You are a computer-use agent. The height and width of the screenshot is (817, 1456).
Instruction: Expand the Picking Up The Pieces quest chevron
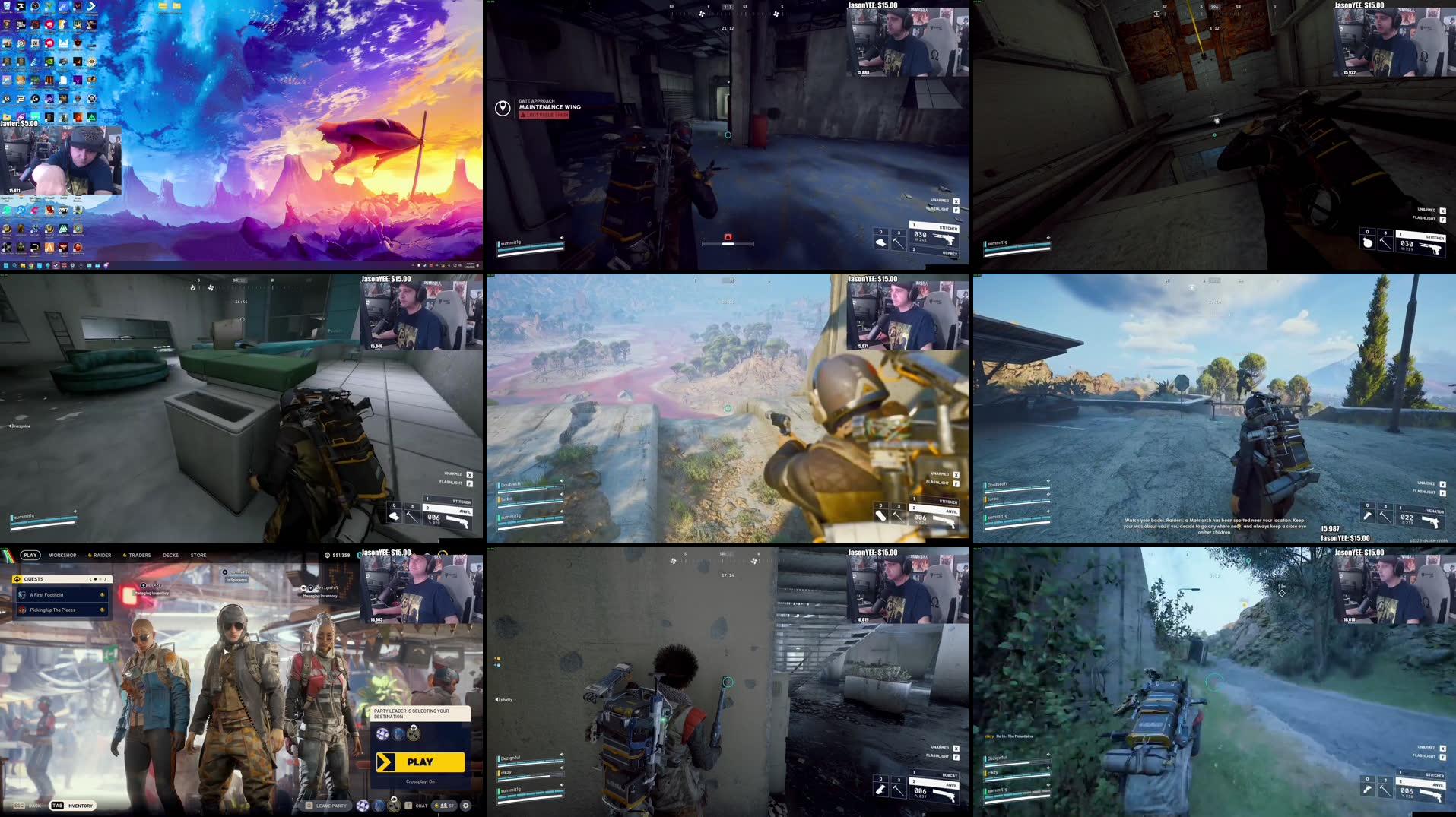pos(102,610)
